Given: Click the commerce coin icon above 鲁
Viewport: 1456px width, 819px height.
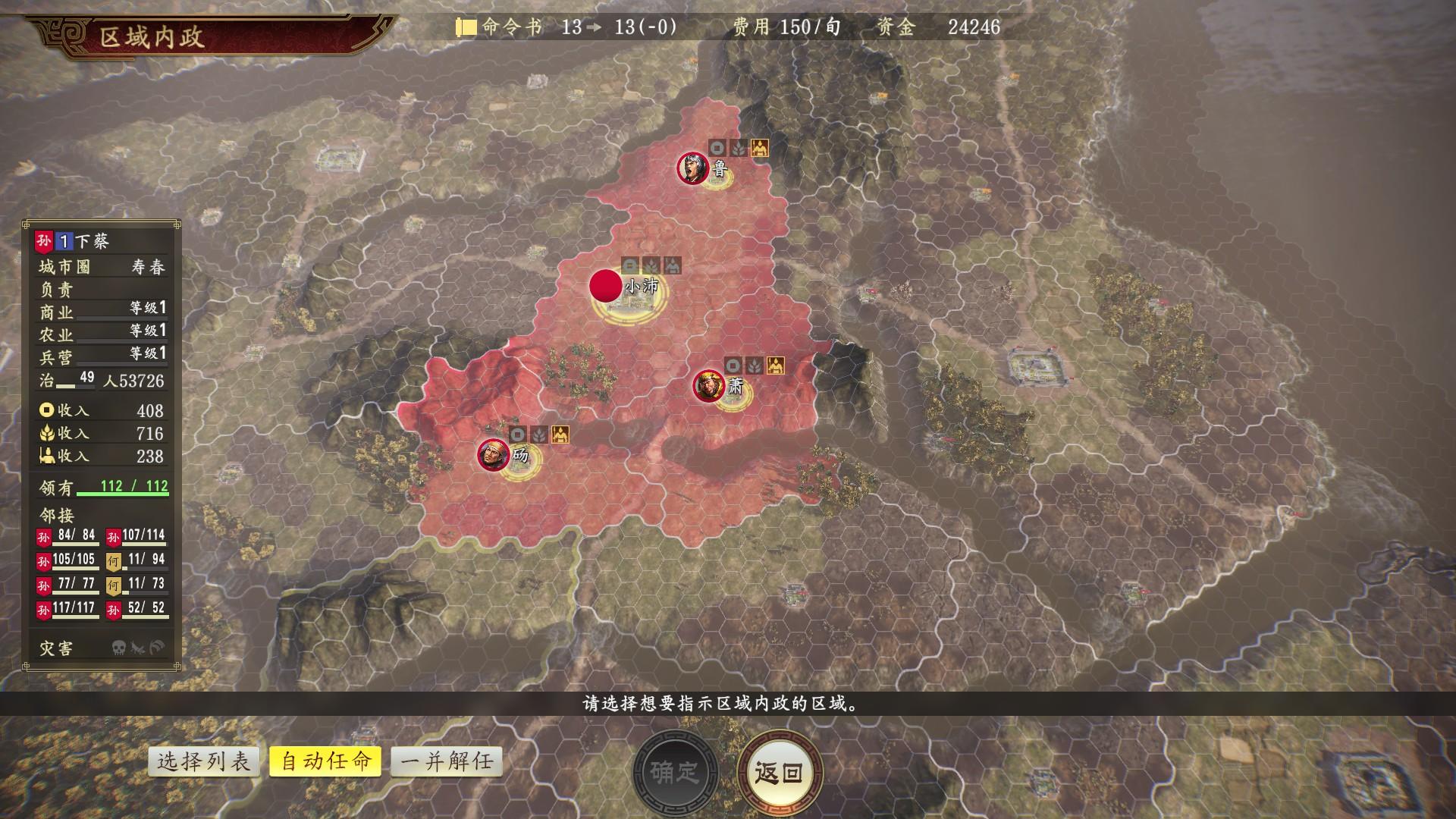Looking at the screenshot, I should [x=717, y=148].
